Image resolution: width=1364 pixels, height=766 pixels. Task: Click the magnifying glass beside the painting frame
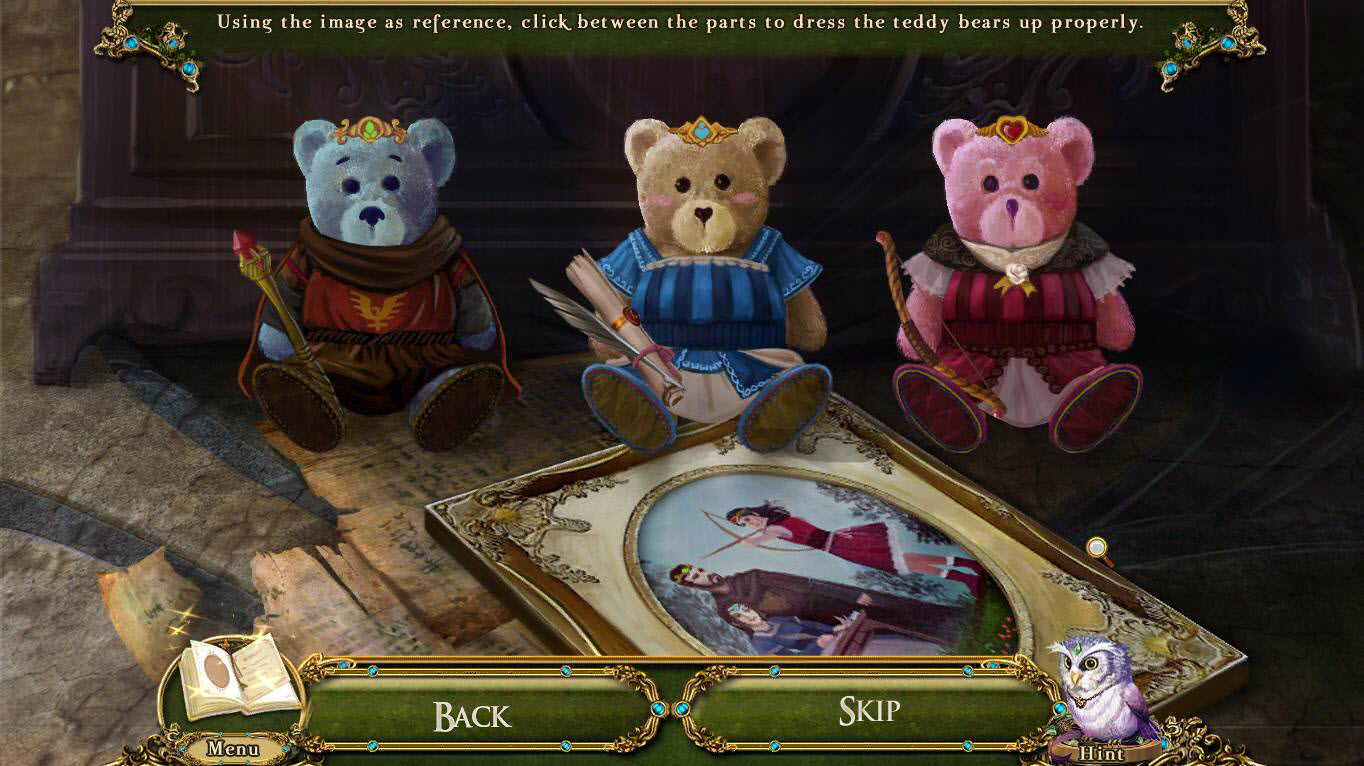click(1095, 549)
